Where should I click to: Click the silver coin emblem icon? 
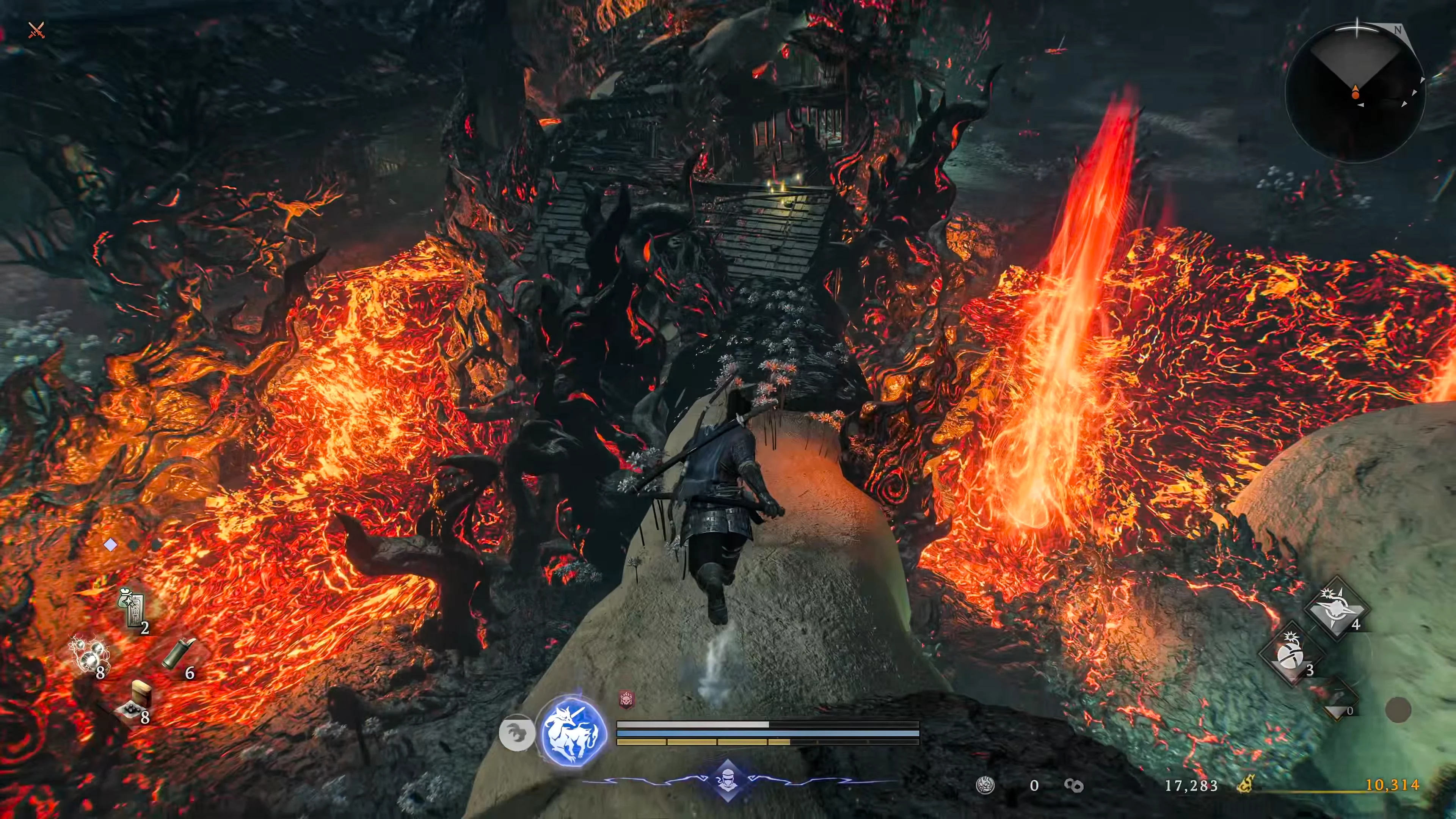click(985, 785)
